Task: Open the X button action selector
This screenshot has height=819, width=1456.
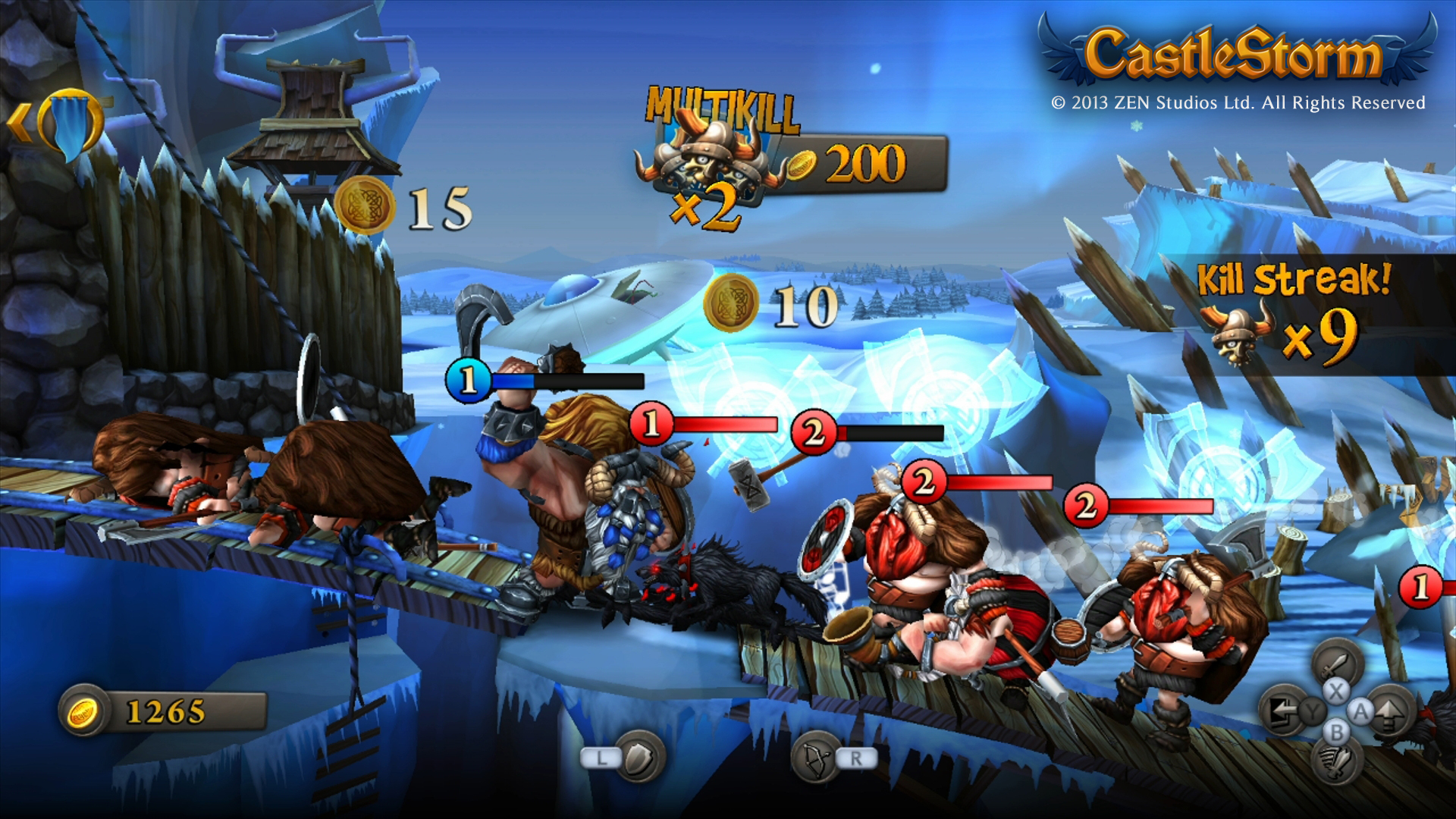Action: click(1336, 692)
